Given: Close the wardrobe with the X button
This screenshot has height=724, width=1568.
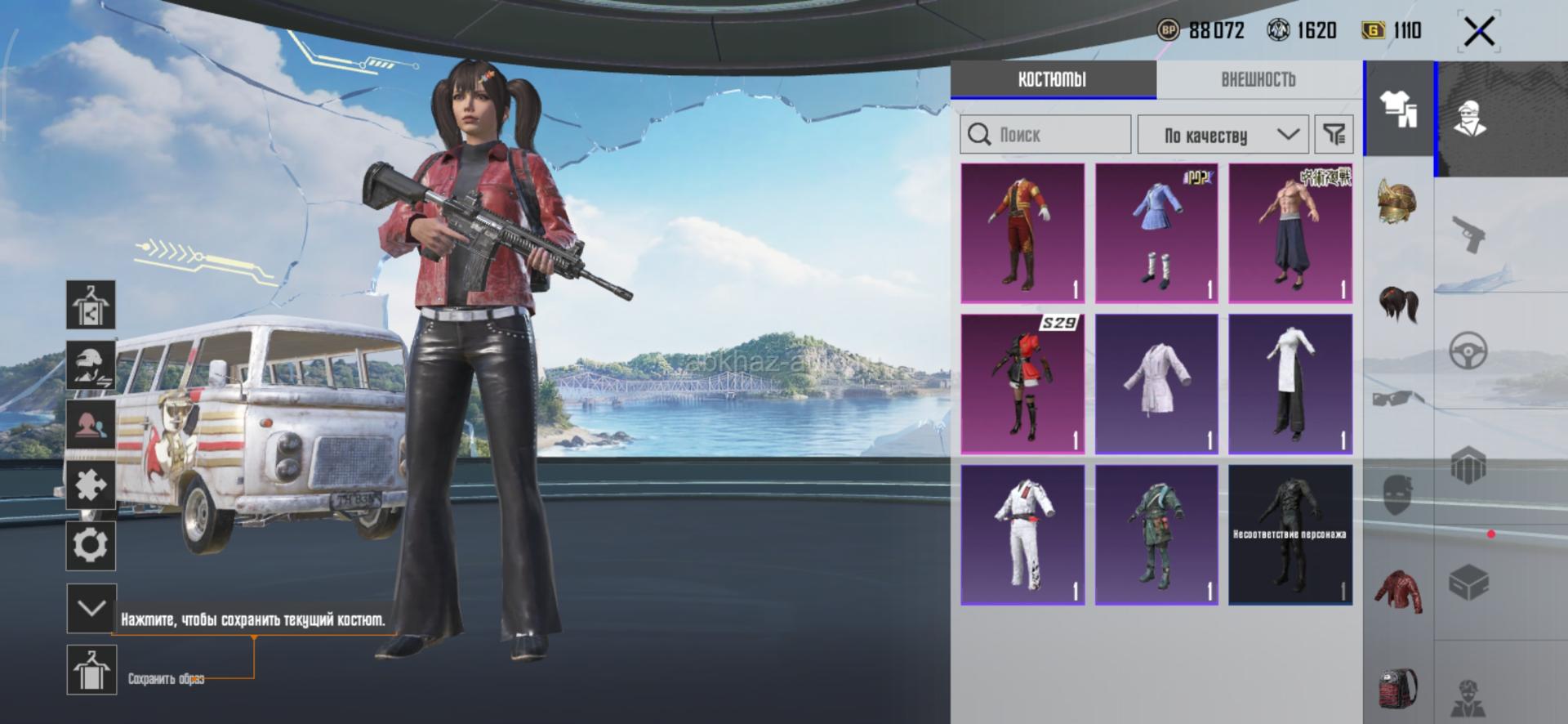Looking at the screenshot, I should click(1479, 33).
